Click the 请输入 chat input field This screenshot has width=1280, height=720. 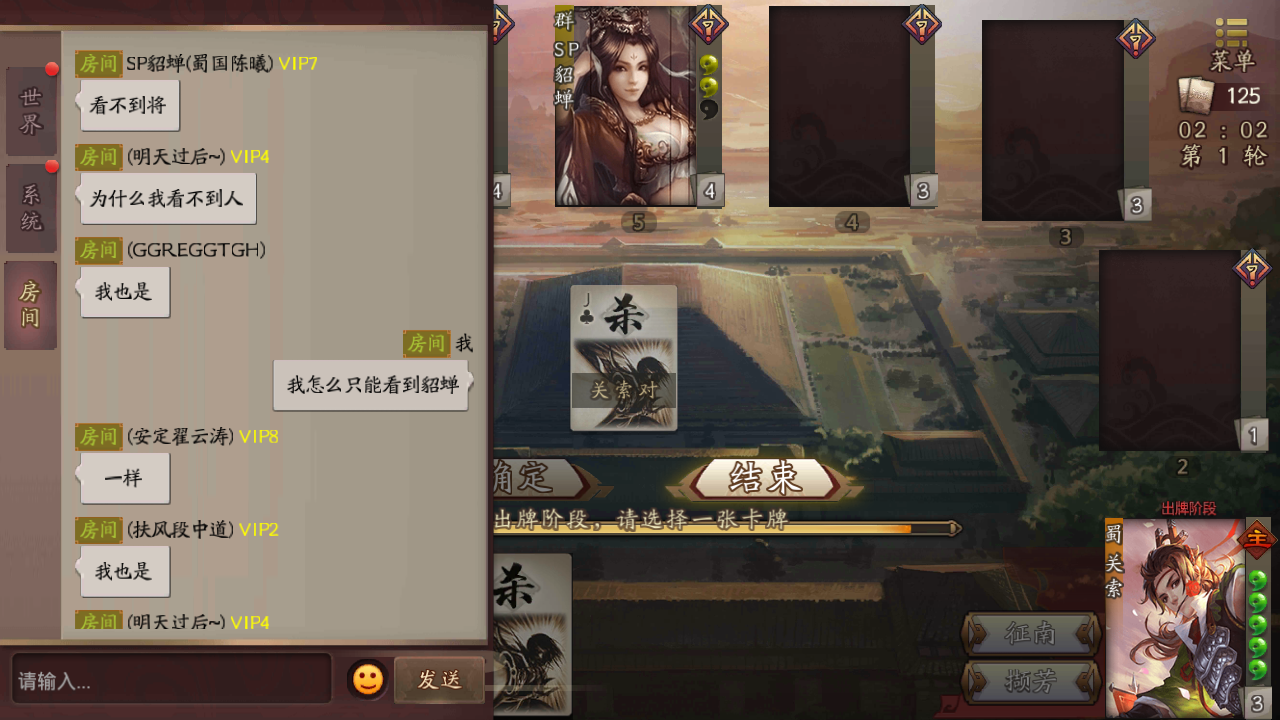click(170, 680)
